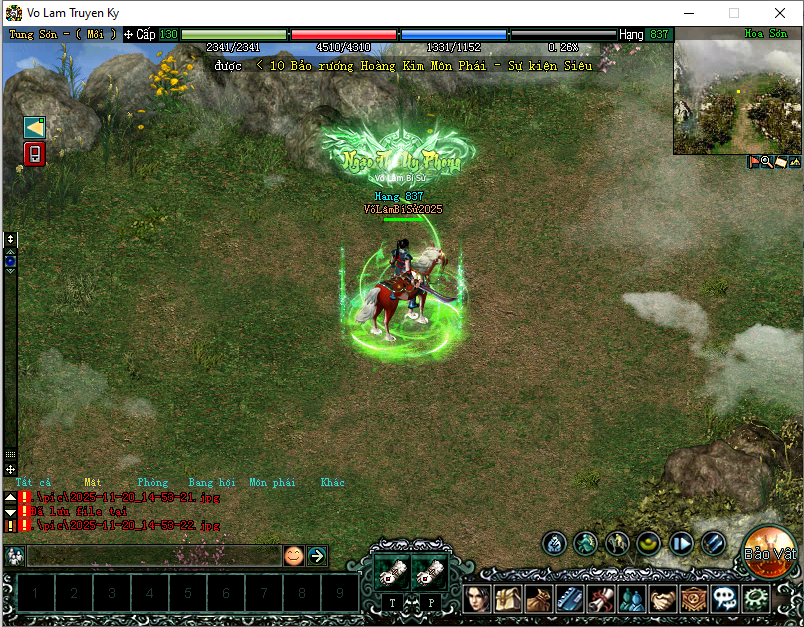804x627 pixels.
Task: Click the two-figures team icon
Action: point(632,599)
